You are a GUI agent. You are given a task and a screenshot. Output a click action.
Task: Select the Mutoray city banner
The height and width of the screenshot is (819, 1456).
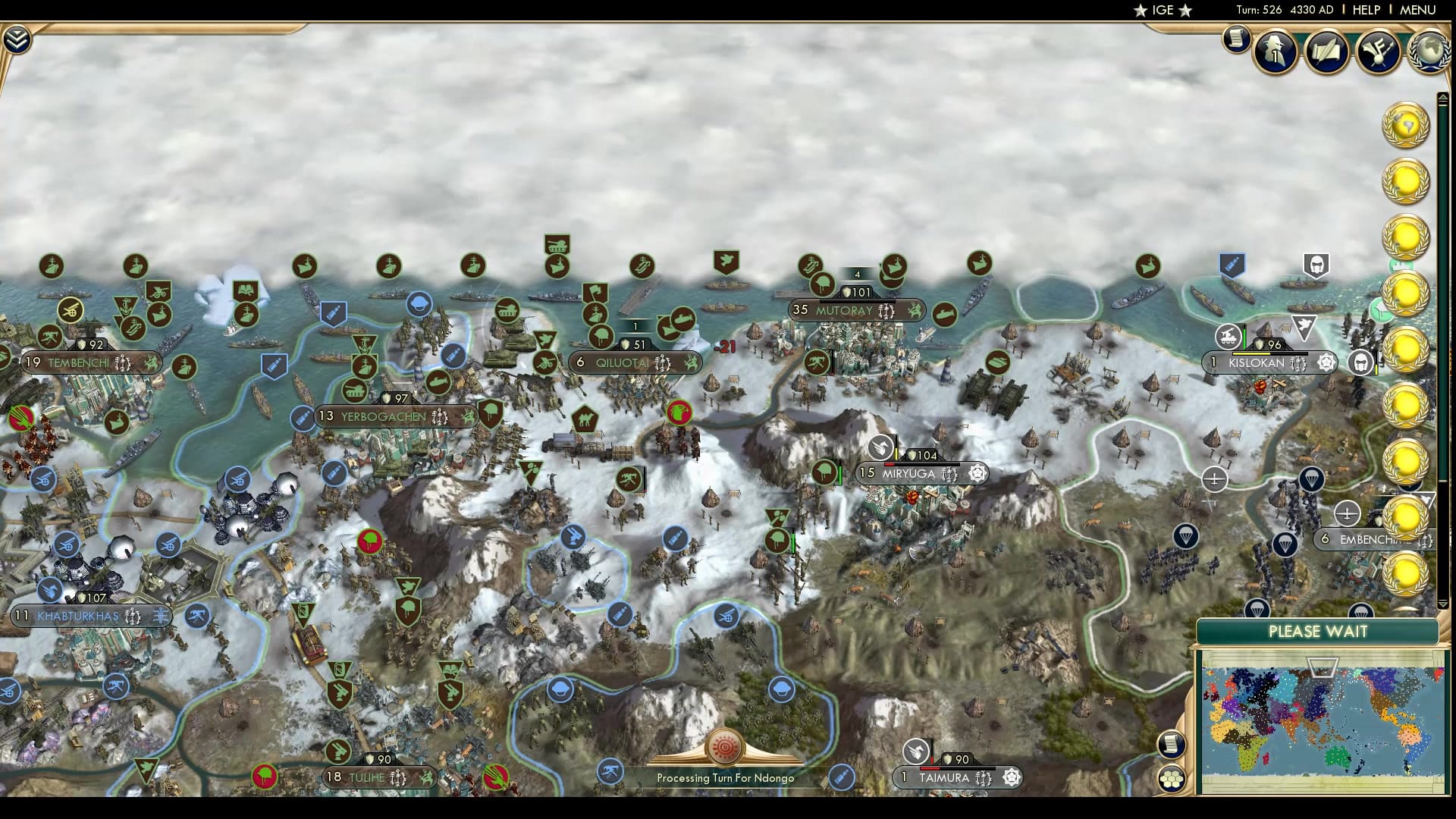843,310
